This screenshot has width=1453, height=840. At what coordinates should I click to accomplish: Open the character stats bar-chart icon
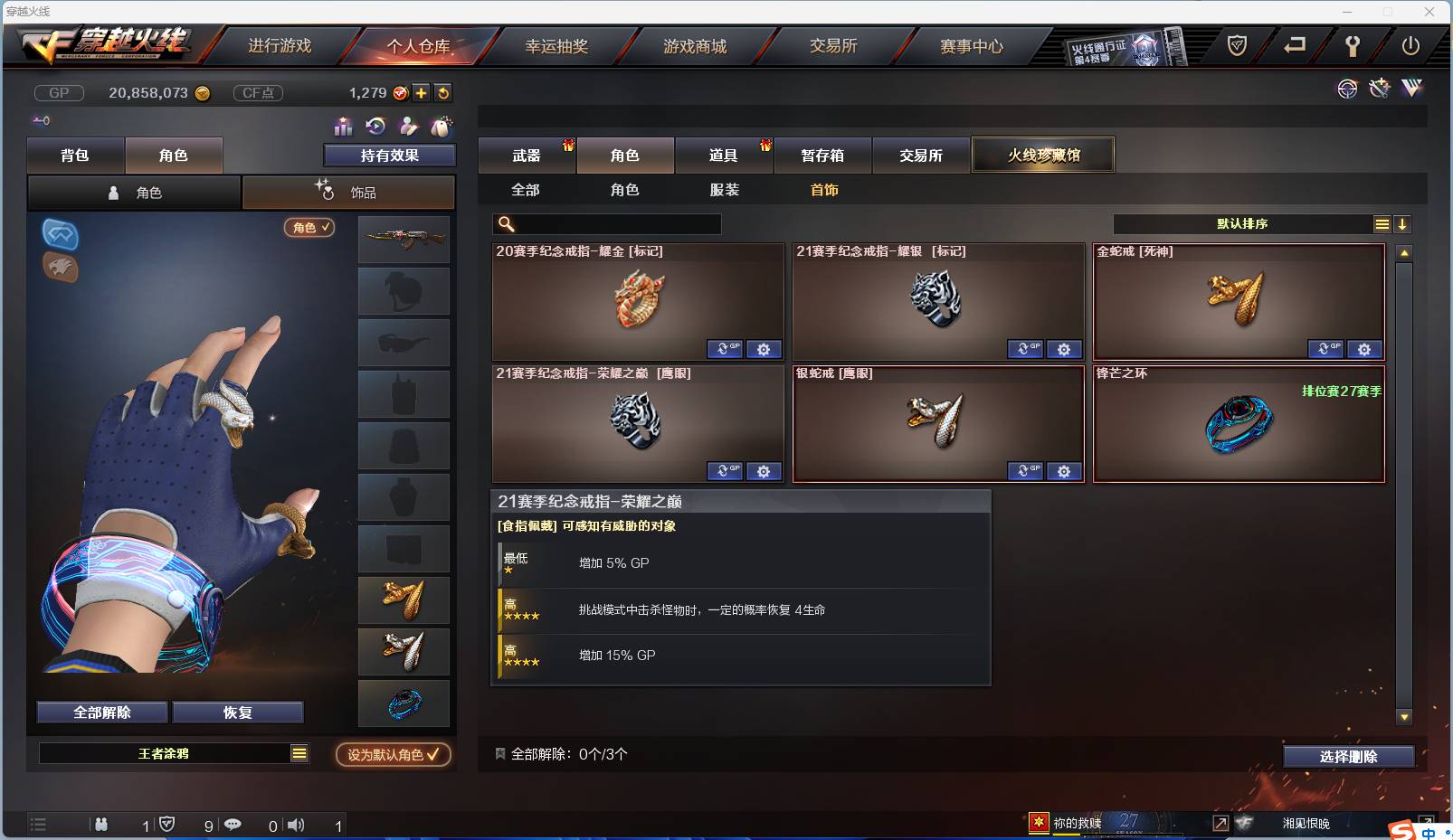pyautogui.click(x=343, y=127)
